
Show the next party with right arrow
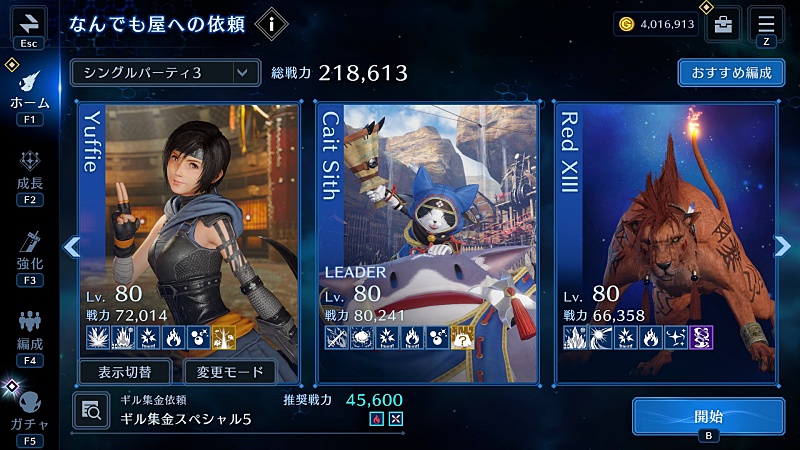[x=783, y=247]
